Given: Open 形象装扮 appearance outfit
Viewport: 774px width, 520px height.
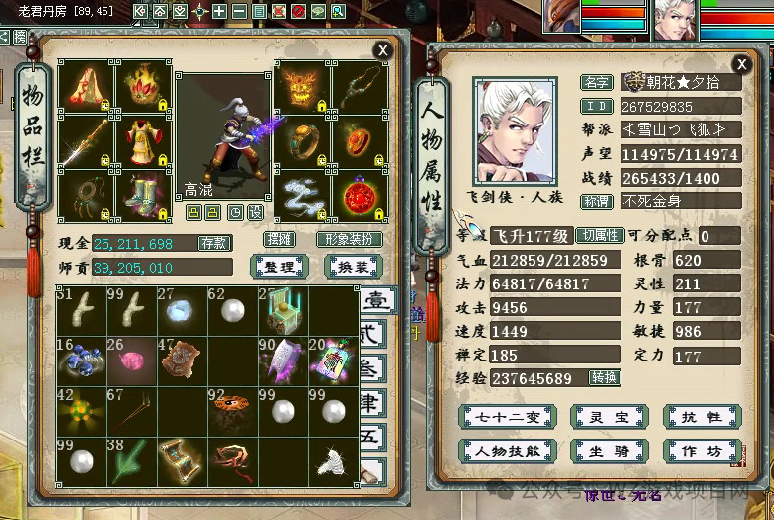Looking at the screenshot, I should pyautogui.click(x=349, y=240).
